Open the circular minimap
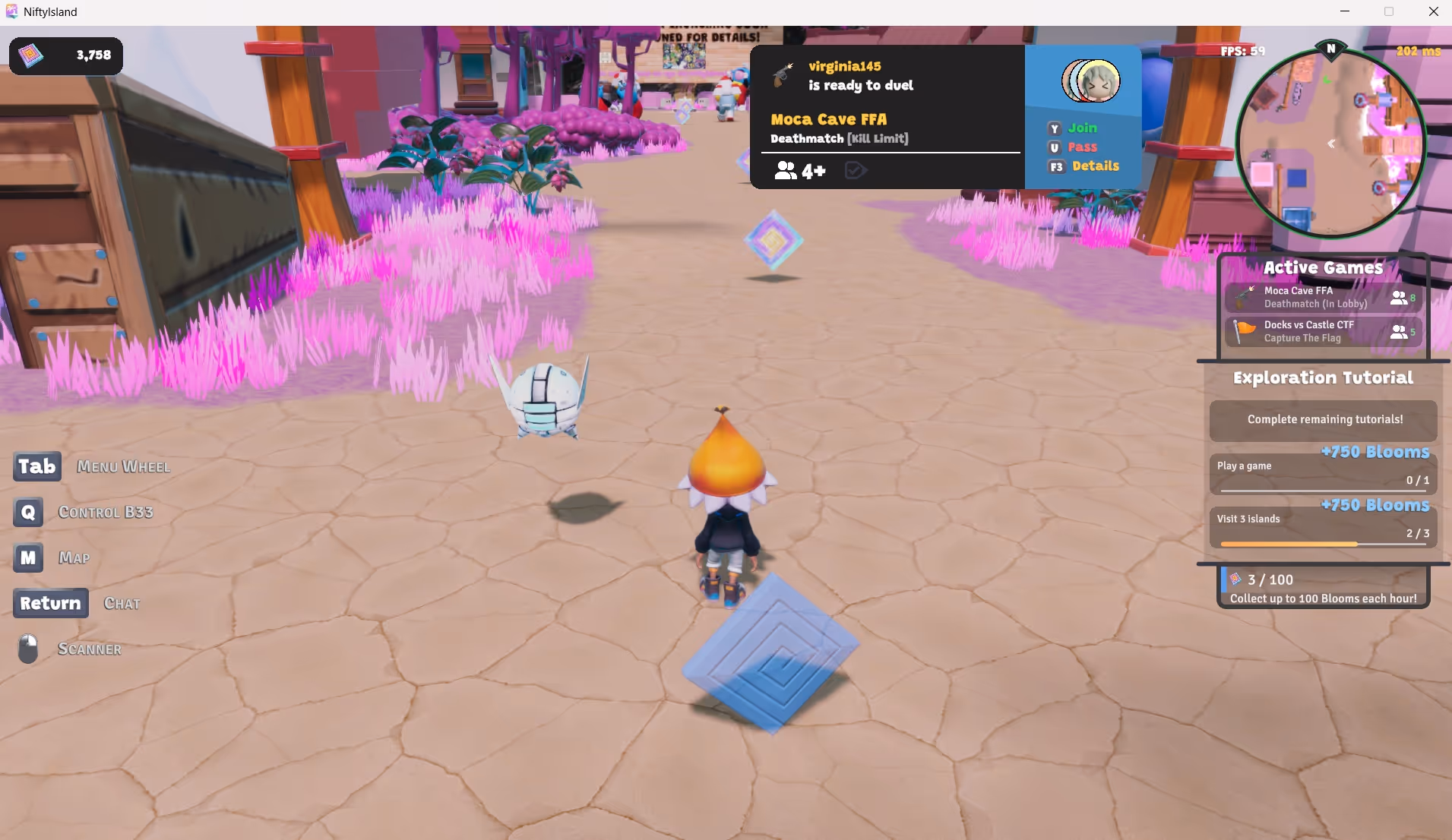The height and width of the screenshot is (840, 1452). (1330, 144)
